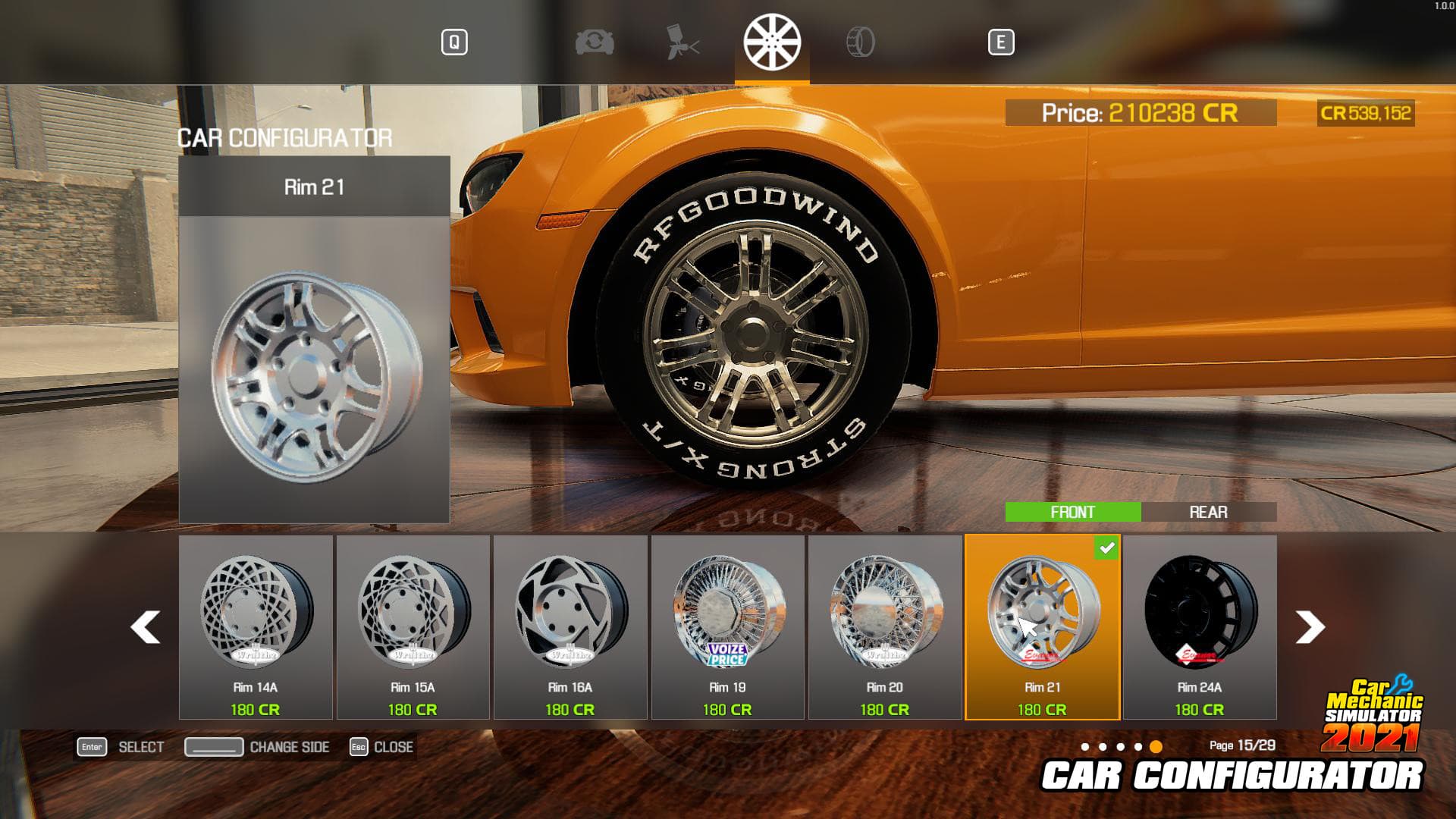The image size is (1456, 819).
Task: Switch to the REAR wheel tab
Action: tap(1209, 513)
